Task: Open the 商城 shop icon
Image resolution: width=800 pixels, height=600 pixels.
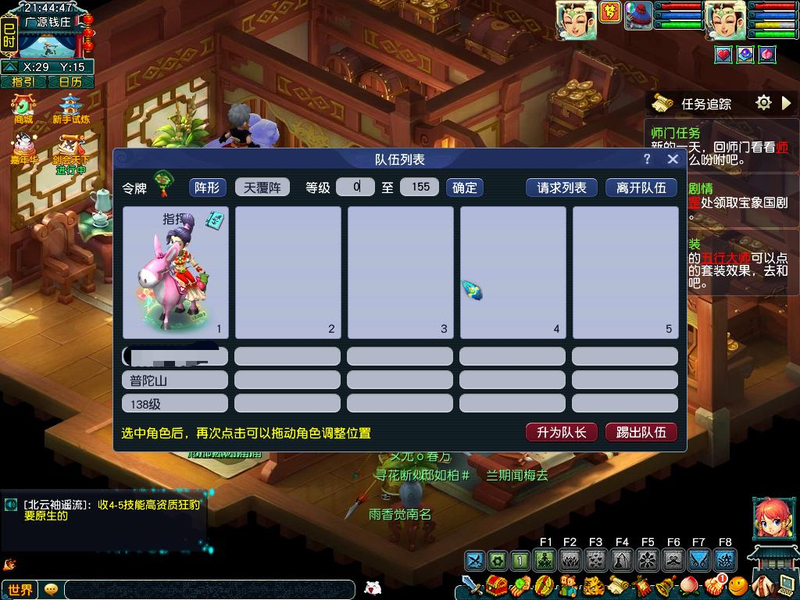Action: (x=22, y=107)
